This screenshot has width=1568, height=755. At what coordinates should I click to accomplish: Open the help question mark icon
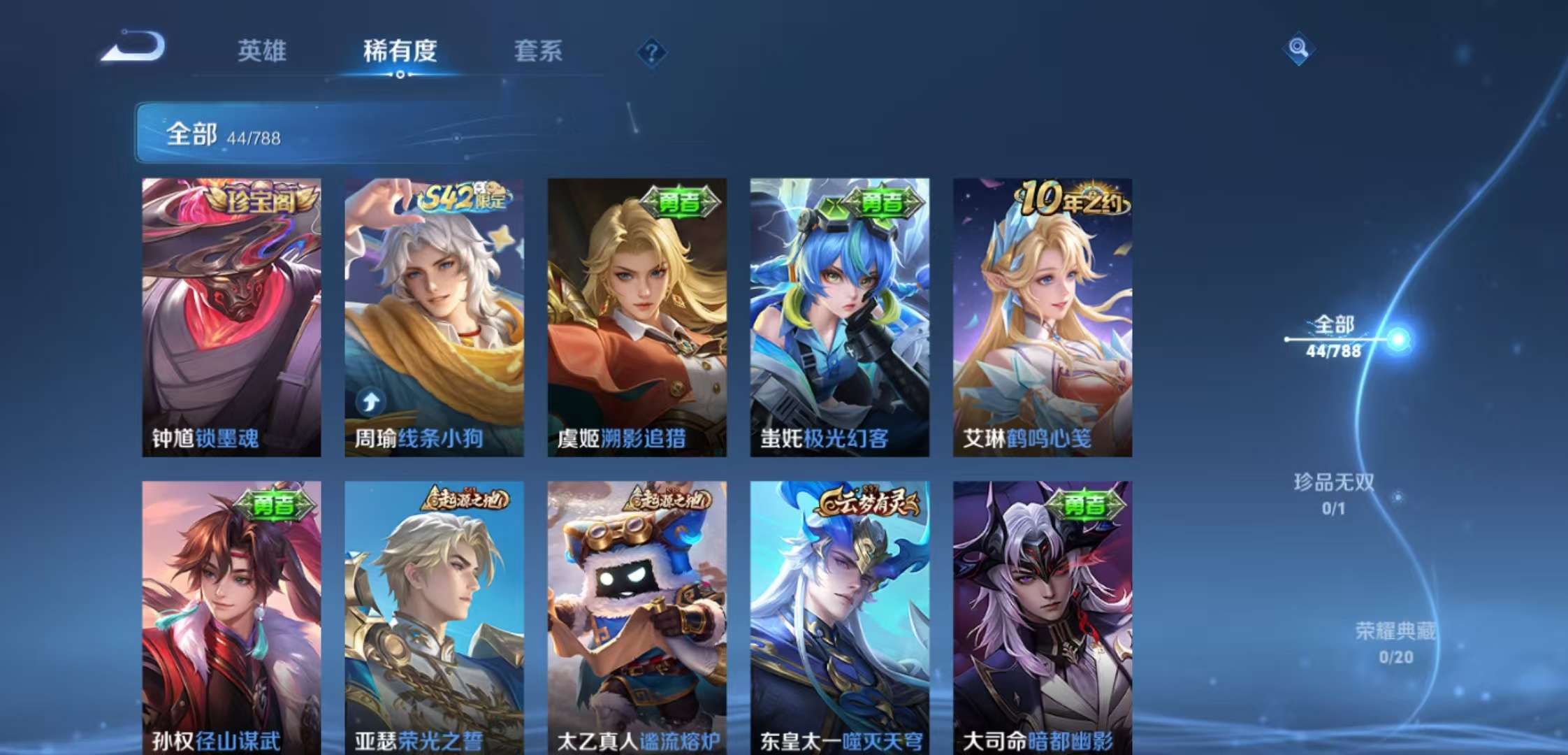coord(651,52)
